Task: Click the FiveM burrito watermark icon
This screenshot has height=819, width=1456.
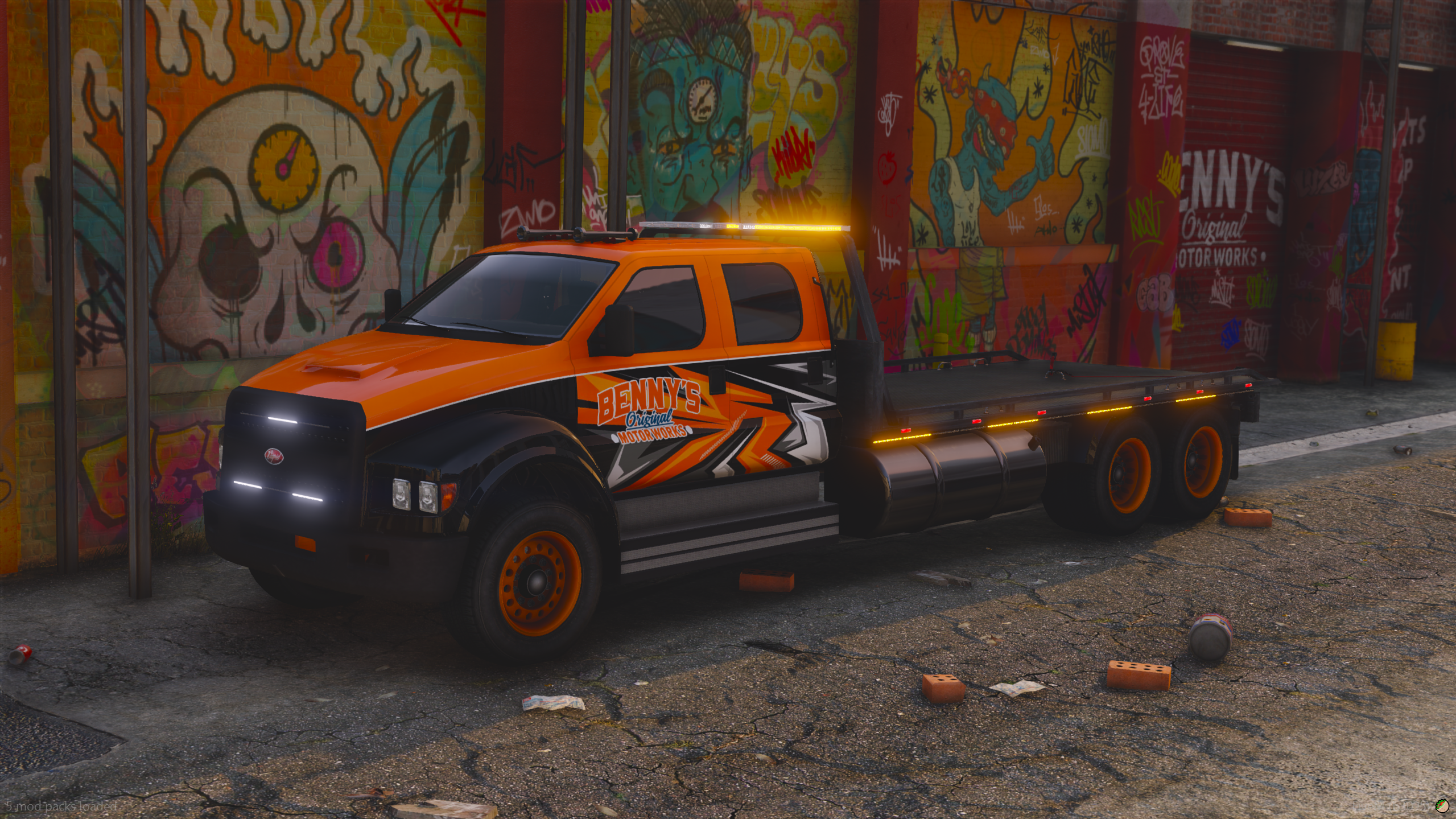Action: click(1443, 807)
